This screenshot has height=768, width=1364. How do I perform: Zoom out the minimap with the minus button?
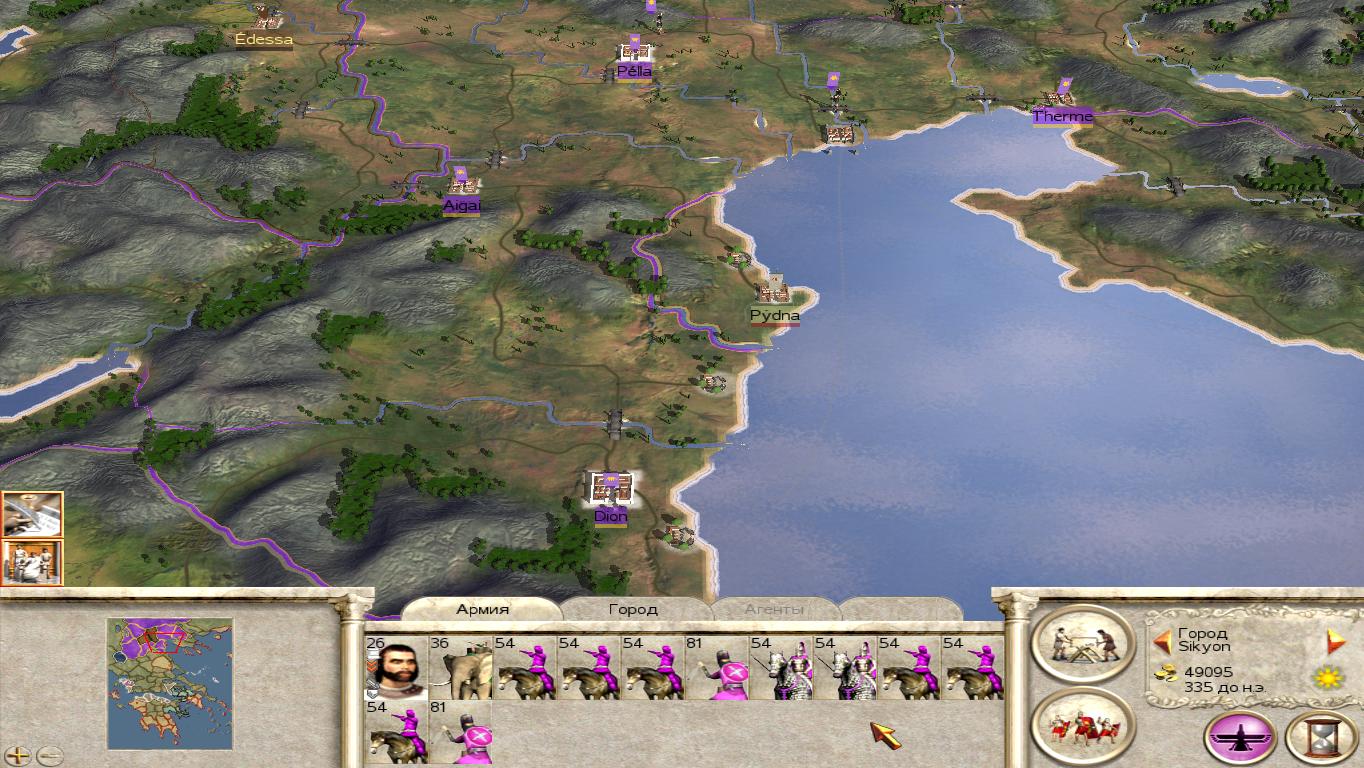tap(49, 756)
